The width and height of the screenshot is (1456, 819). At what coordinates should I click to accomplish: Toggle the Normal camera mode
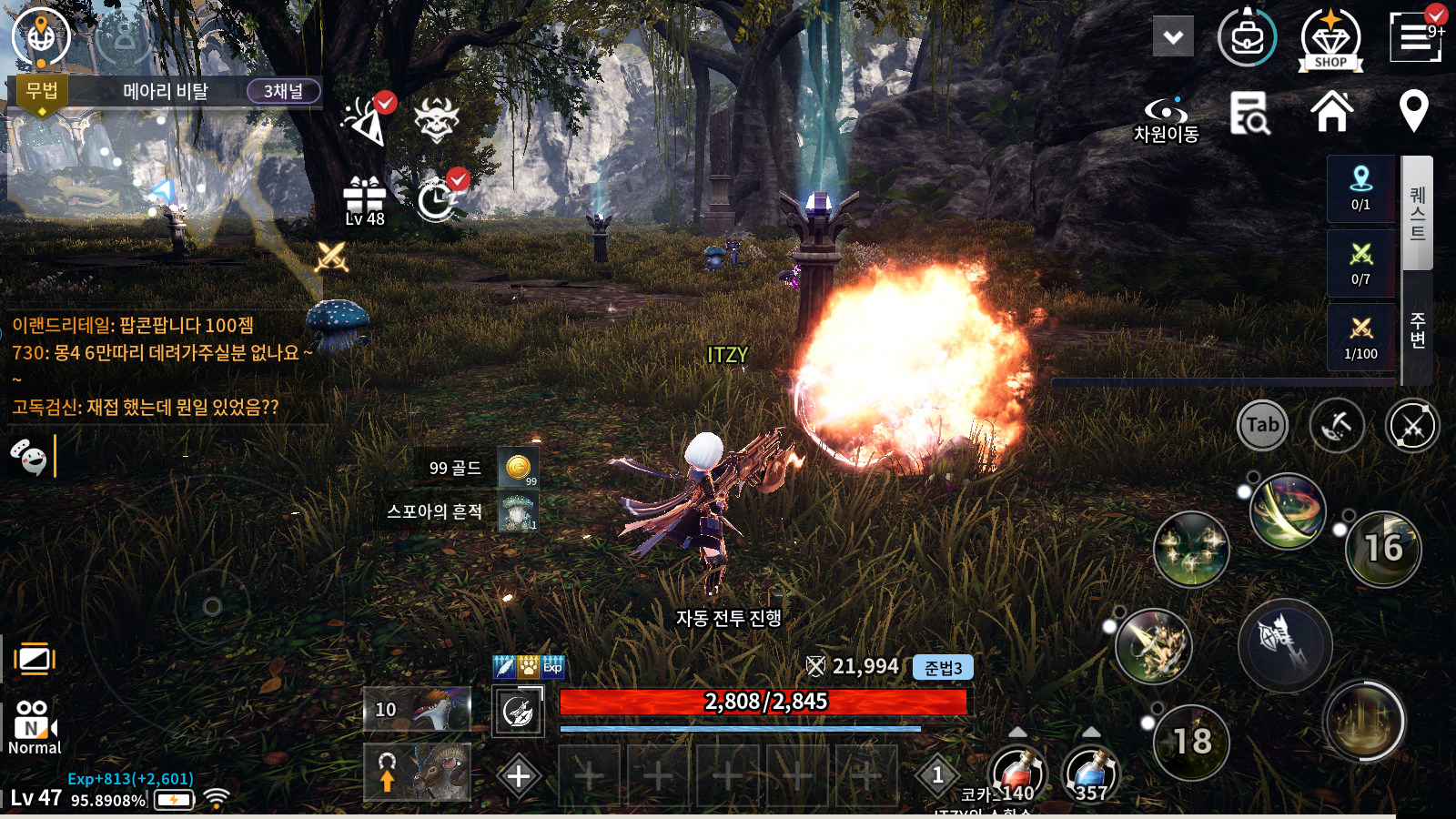(x=35, y=727)
